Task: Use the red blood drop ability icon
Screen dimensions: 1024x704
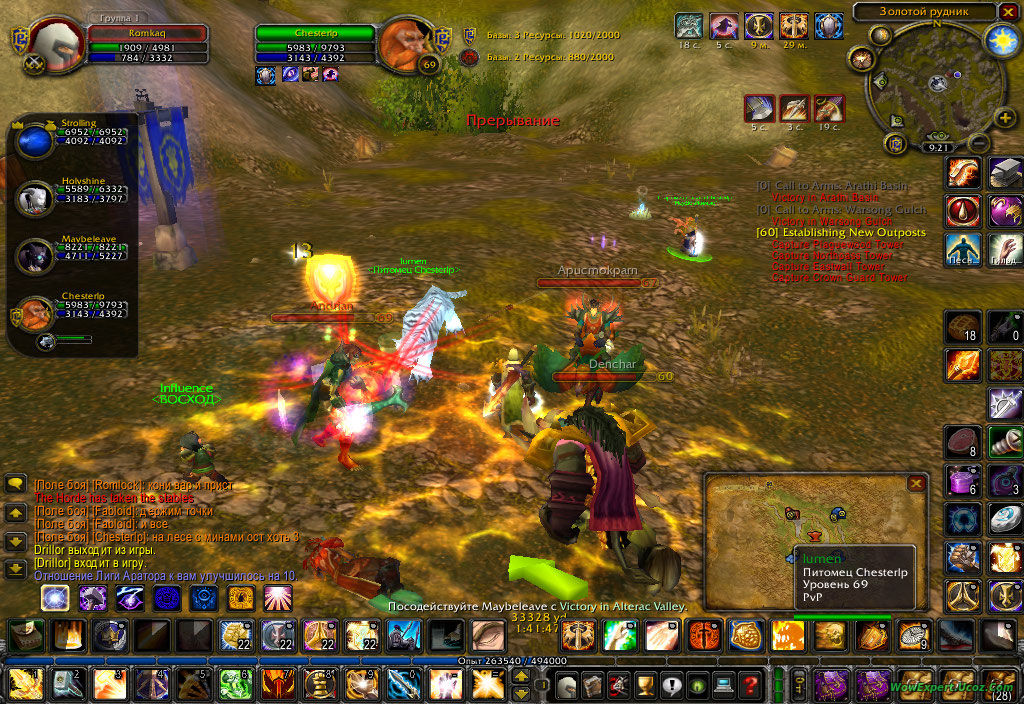Action: click(963, 212)
